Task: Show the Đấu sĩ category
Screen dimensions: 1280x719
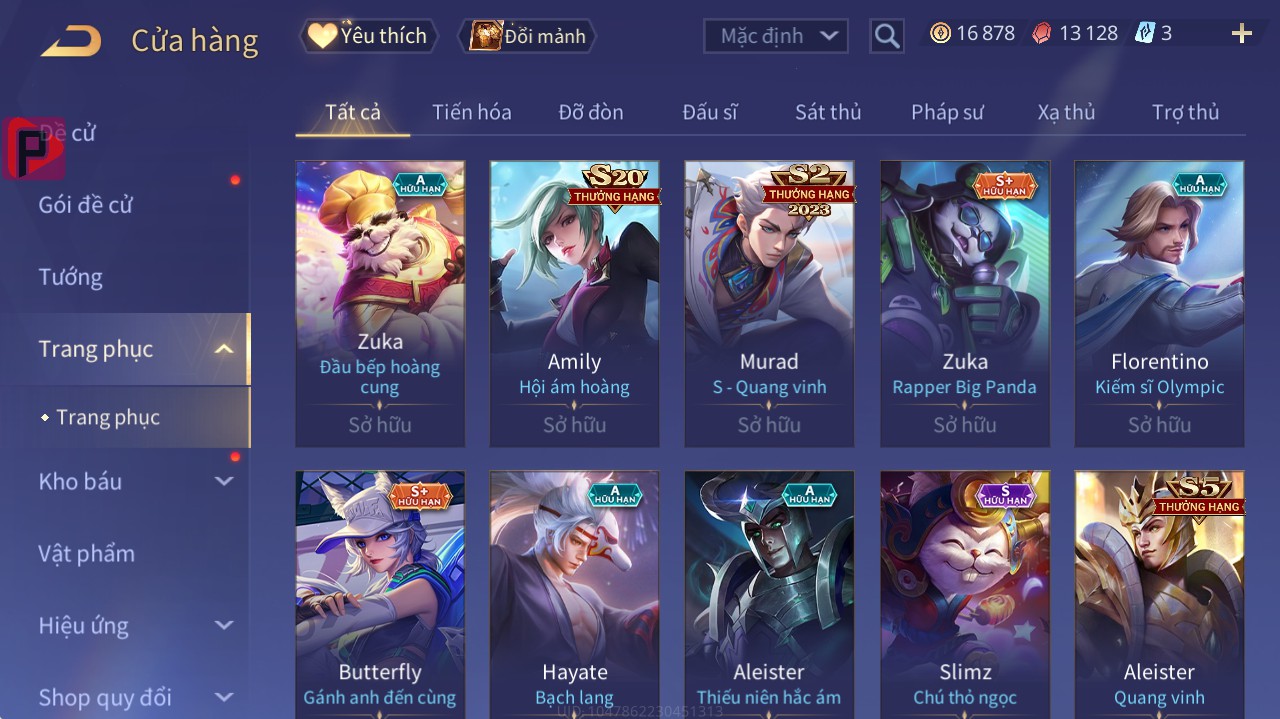Action: tap(709, 112)
